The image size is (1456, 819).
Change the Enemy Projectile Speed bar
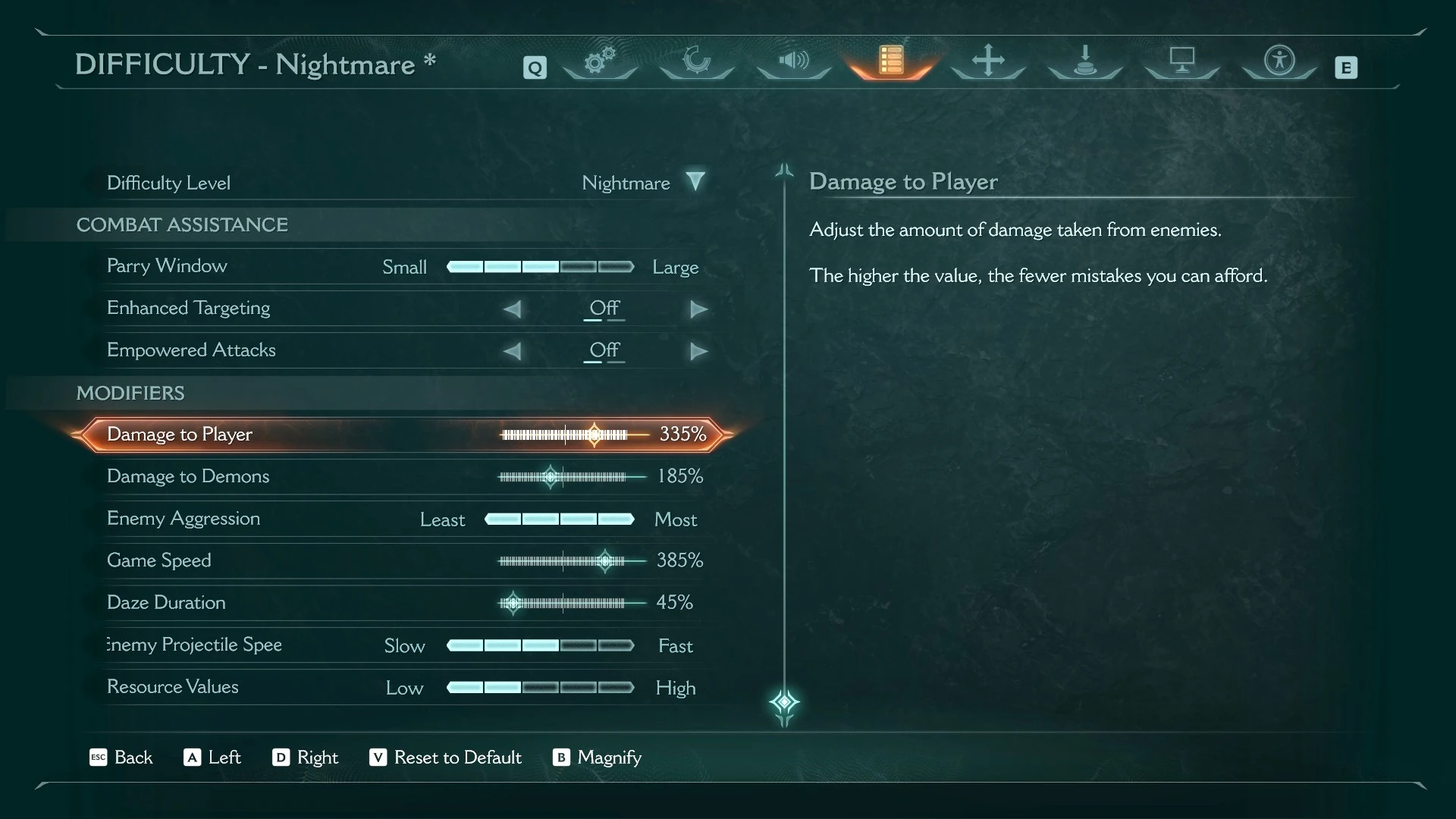coord(540,645)
